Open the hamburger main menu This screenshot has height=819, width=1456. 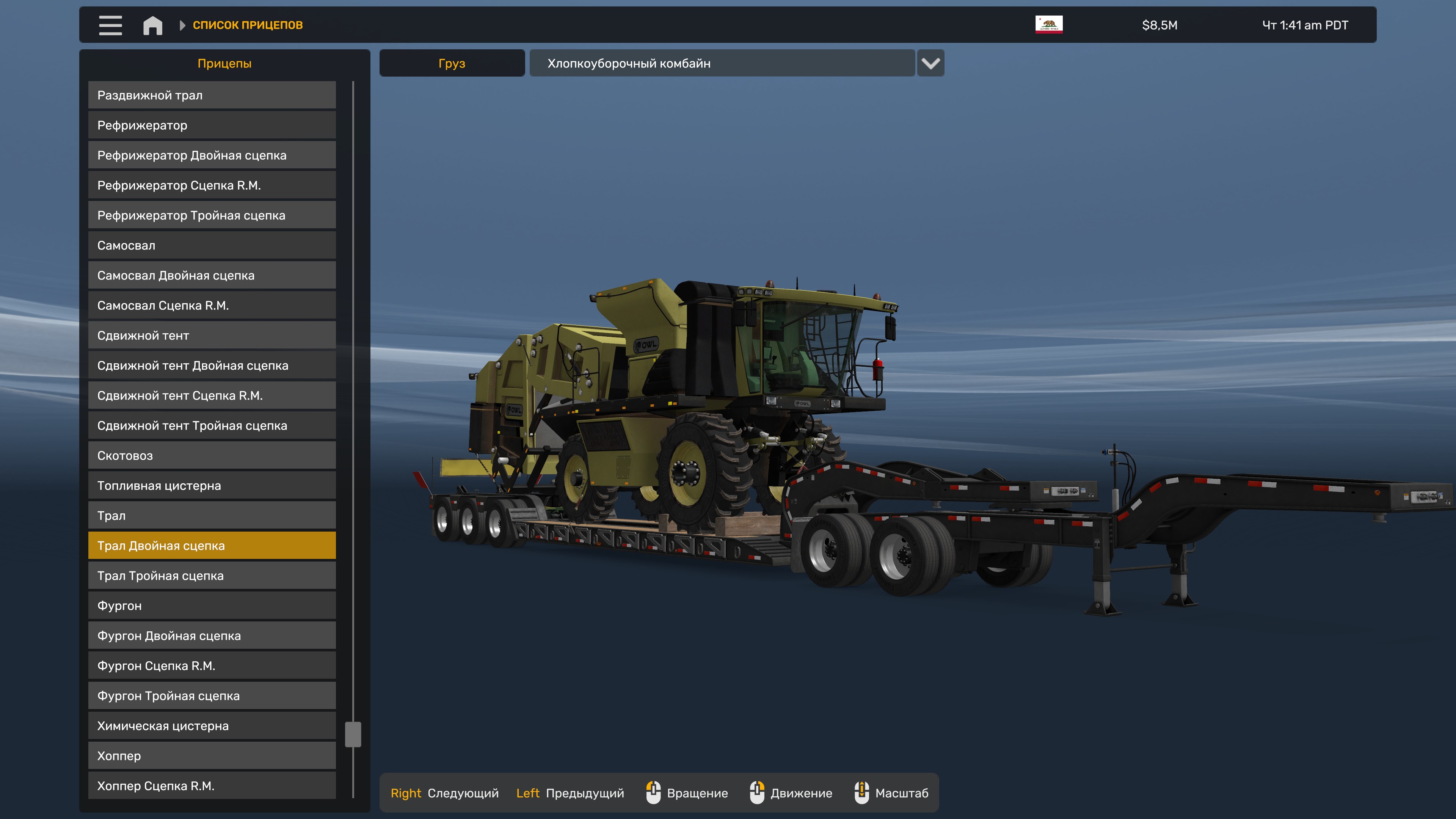[110, 25]
